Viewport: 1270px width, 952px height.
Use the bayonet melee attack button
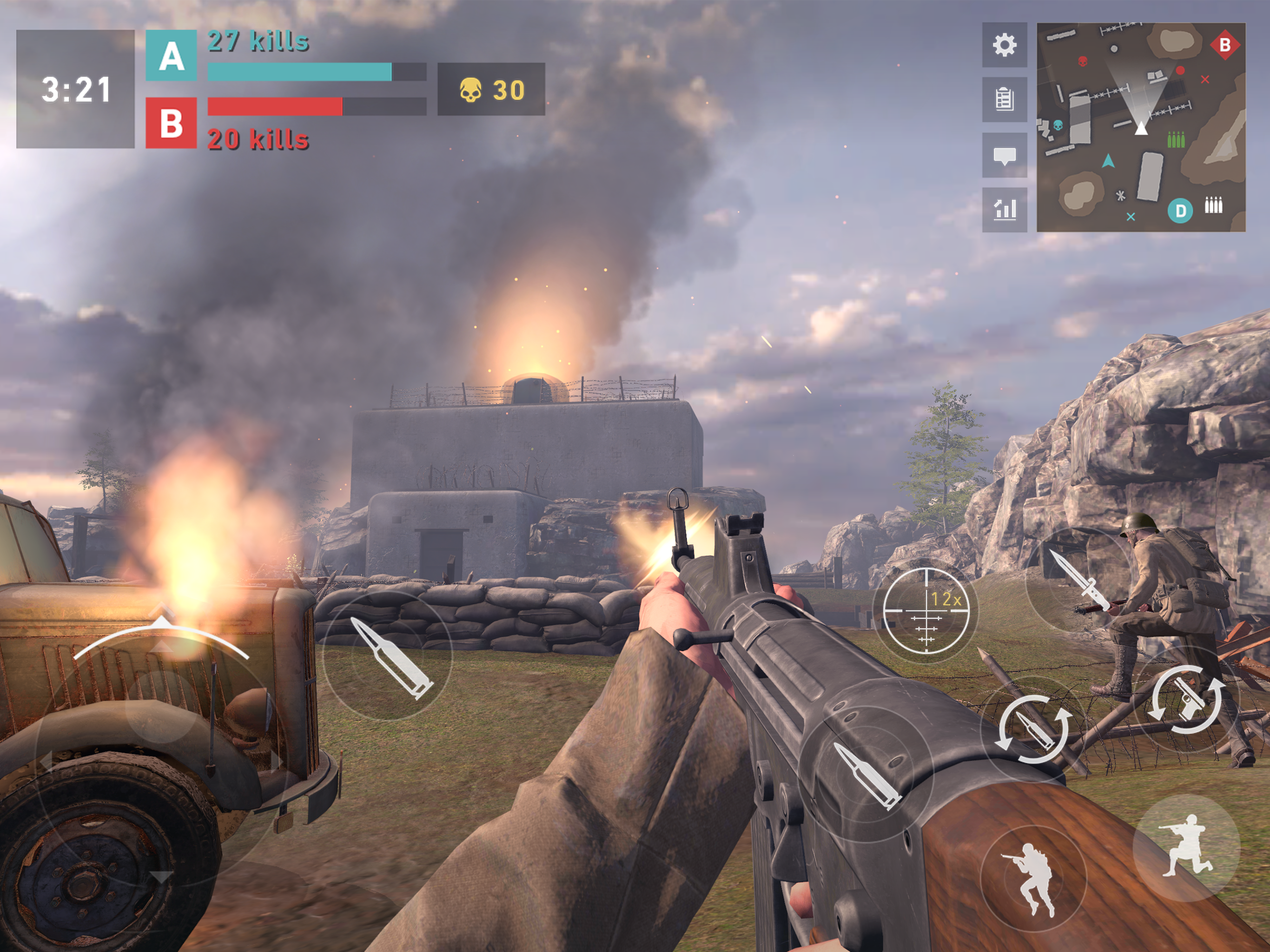point(1078,580)
